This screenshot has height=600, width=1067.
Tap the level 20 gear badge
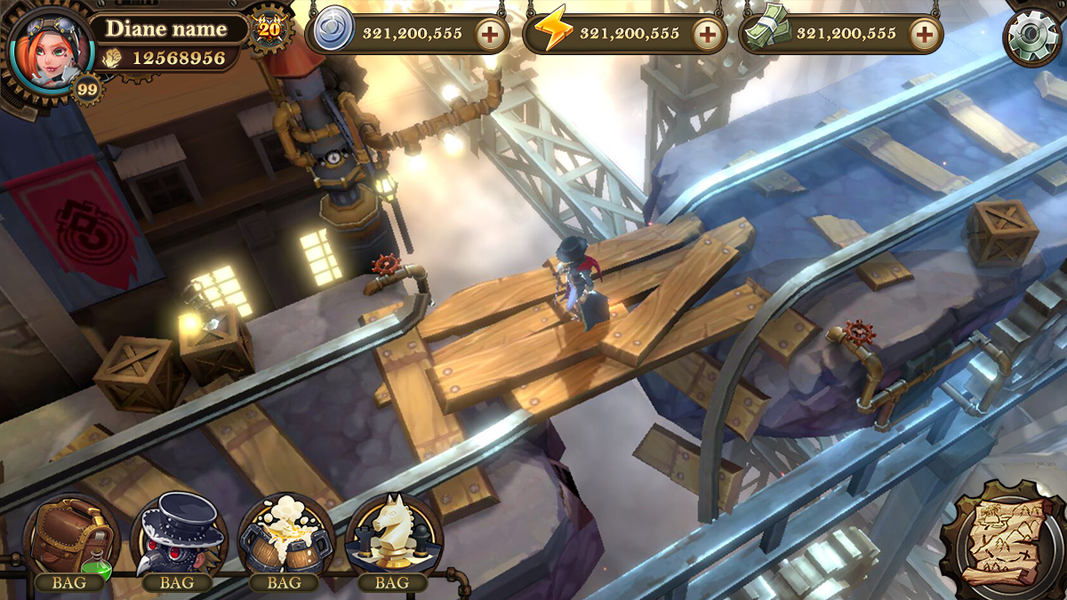point(268,28)
